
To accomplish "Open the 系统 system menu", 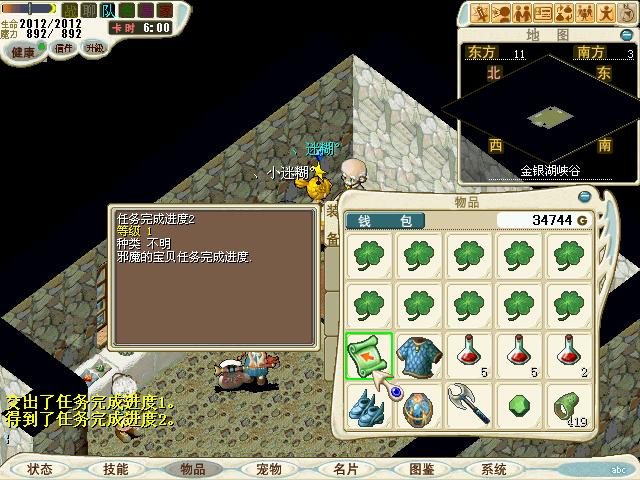I will click(x=494, y=468).
